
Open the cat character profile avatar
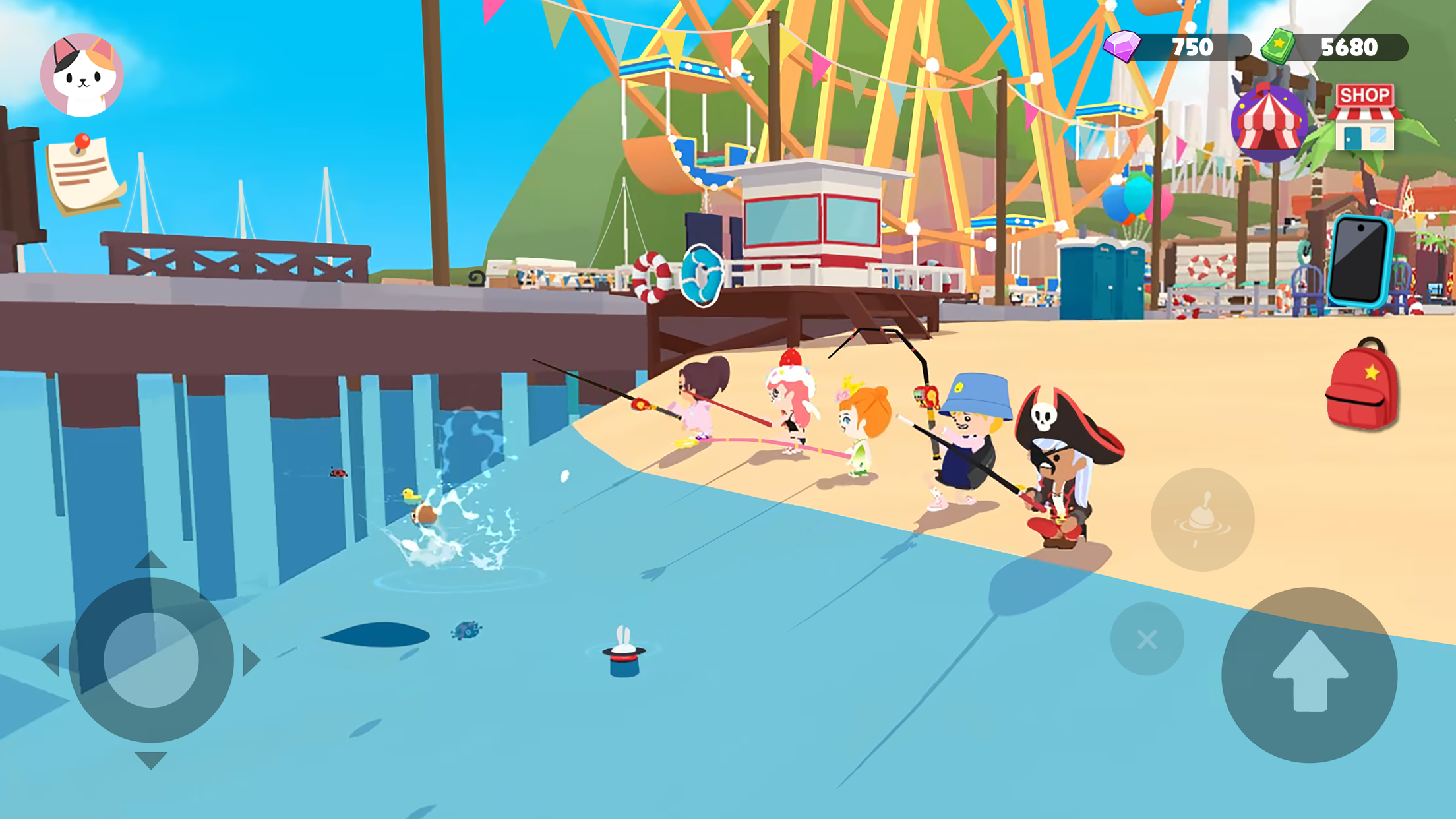(81, 73)
